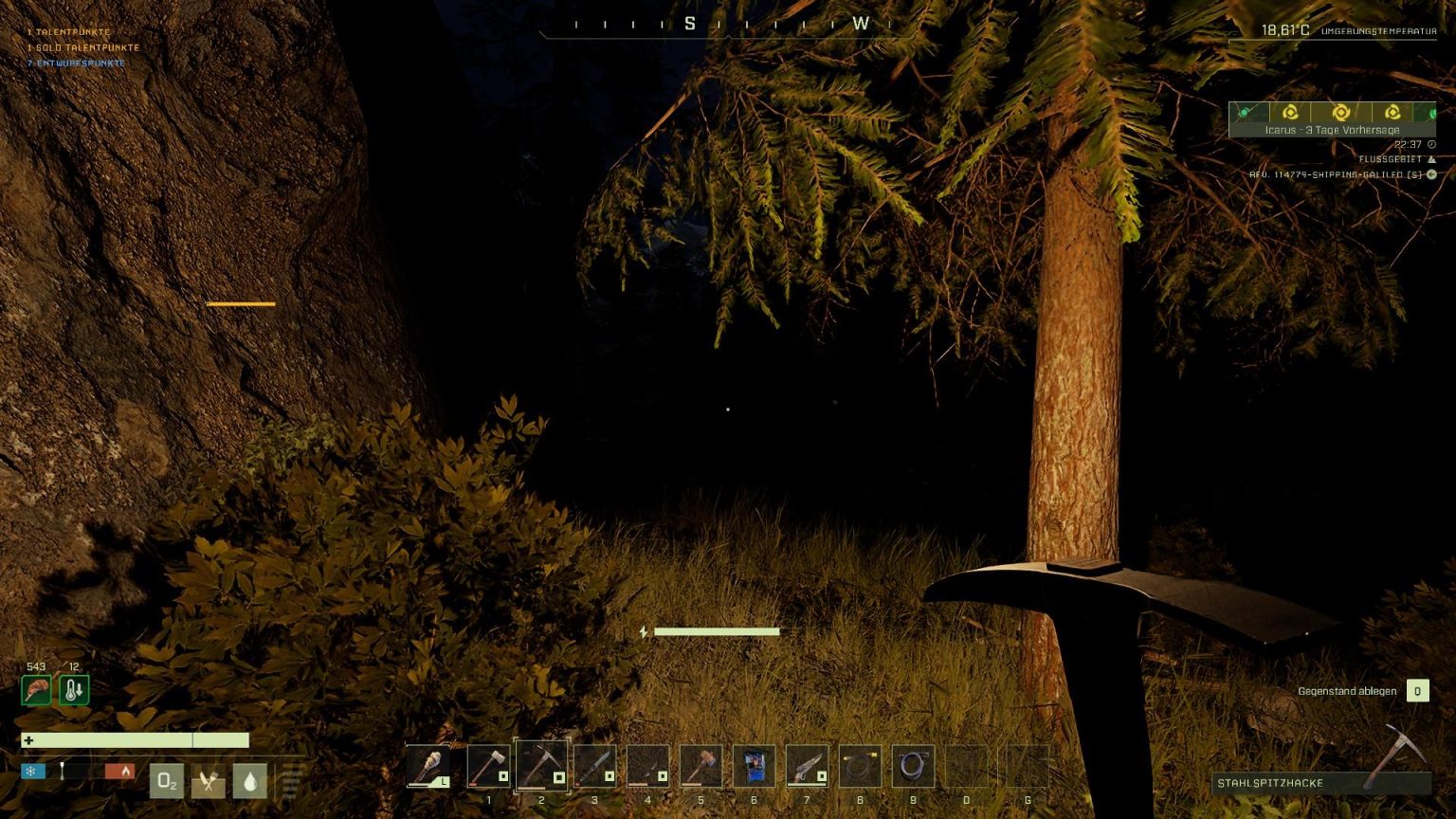
Task: Select the torch in hotbar slot L
Action: click(x=428, y=768)
